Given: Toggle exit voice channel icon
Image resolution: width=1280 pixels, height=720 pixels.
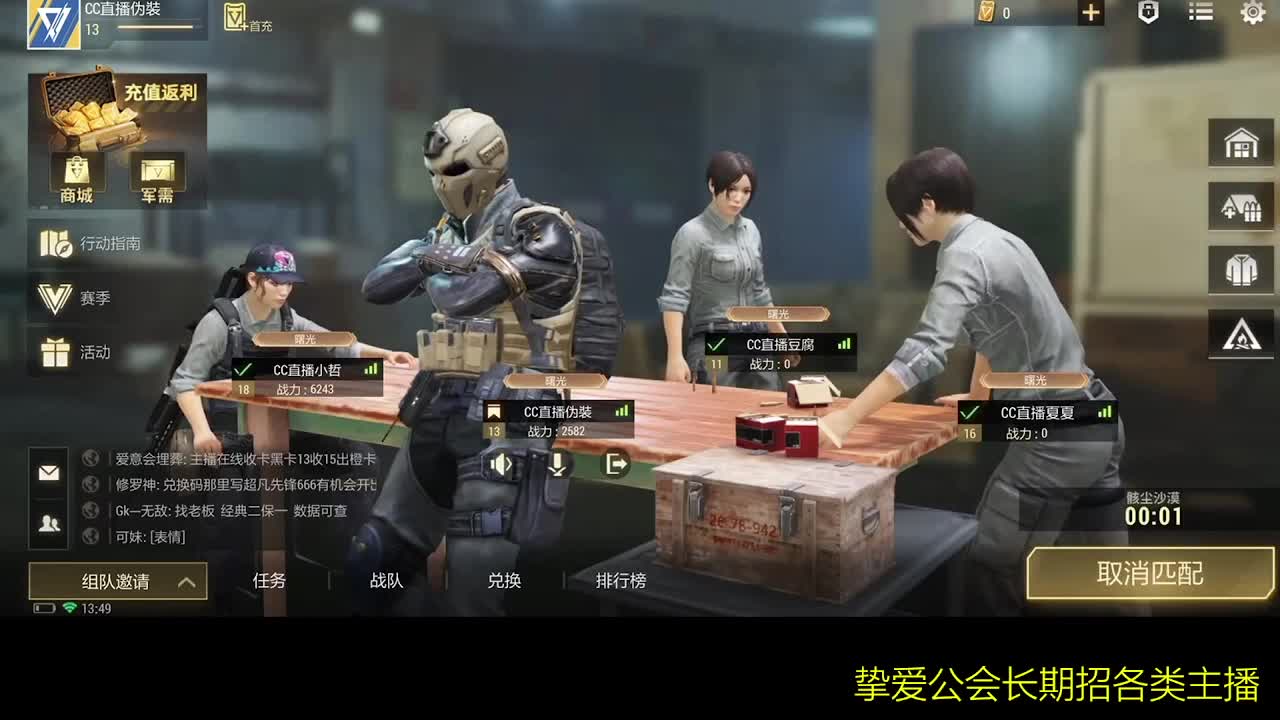Looking at the screenshot, I should 617,463.
